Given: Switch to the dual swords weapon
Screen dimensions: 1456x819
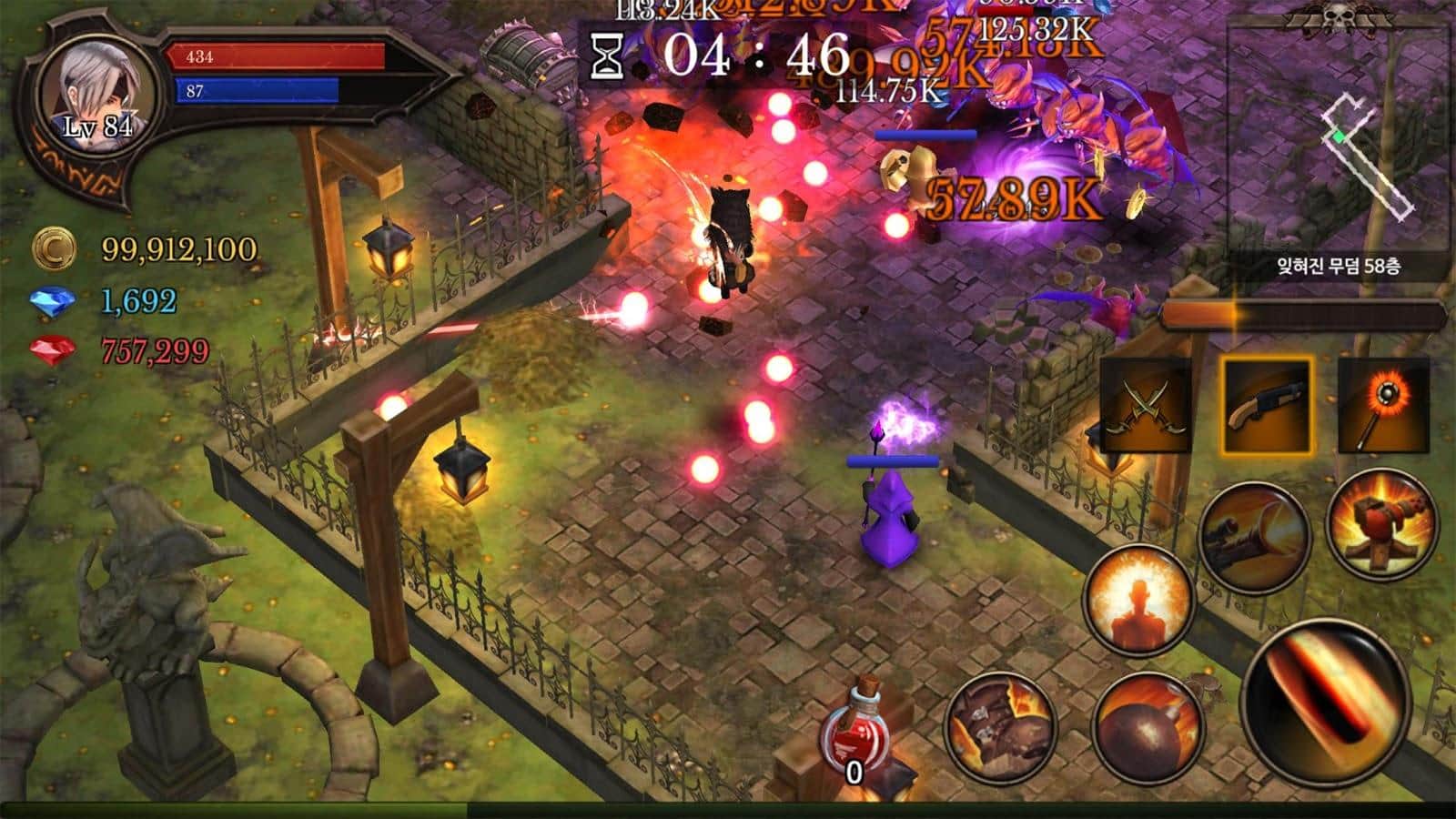Looking at the screenshot, I should click(1147, 406).
